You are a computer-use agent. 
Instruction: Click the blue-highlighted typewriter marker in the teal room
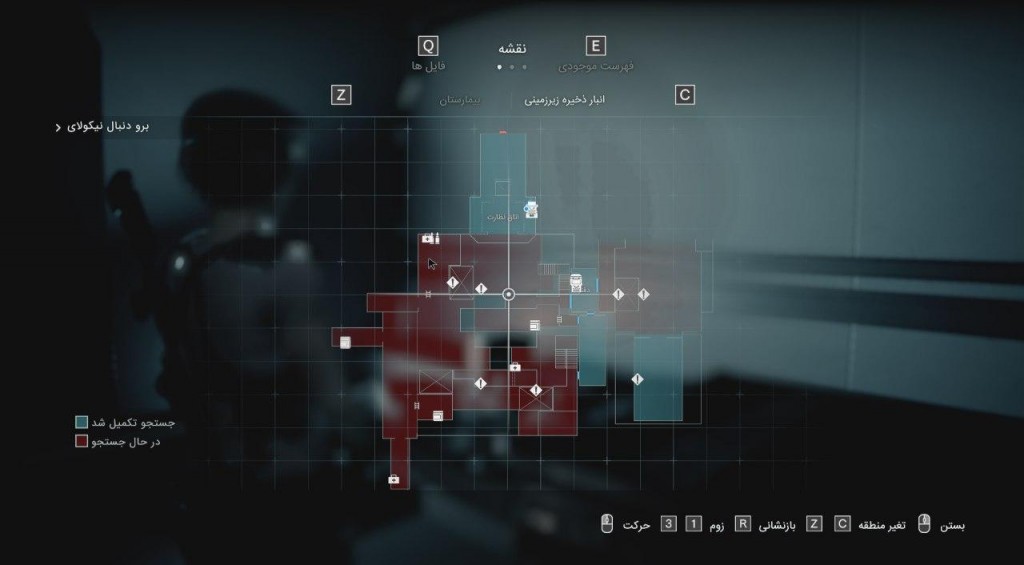[x=531, y=211]
